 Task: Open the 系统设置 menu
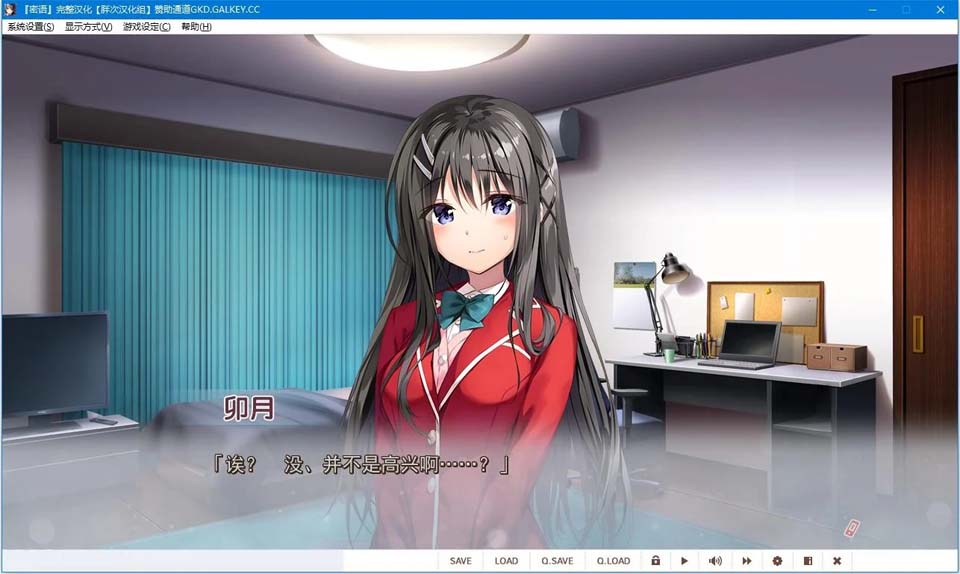tap(31, 27)
